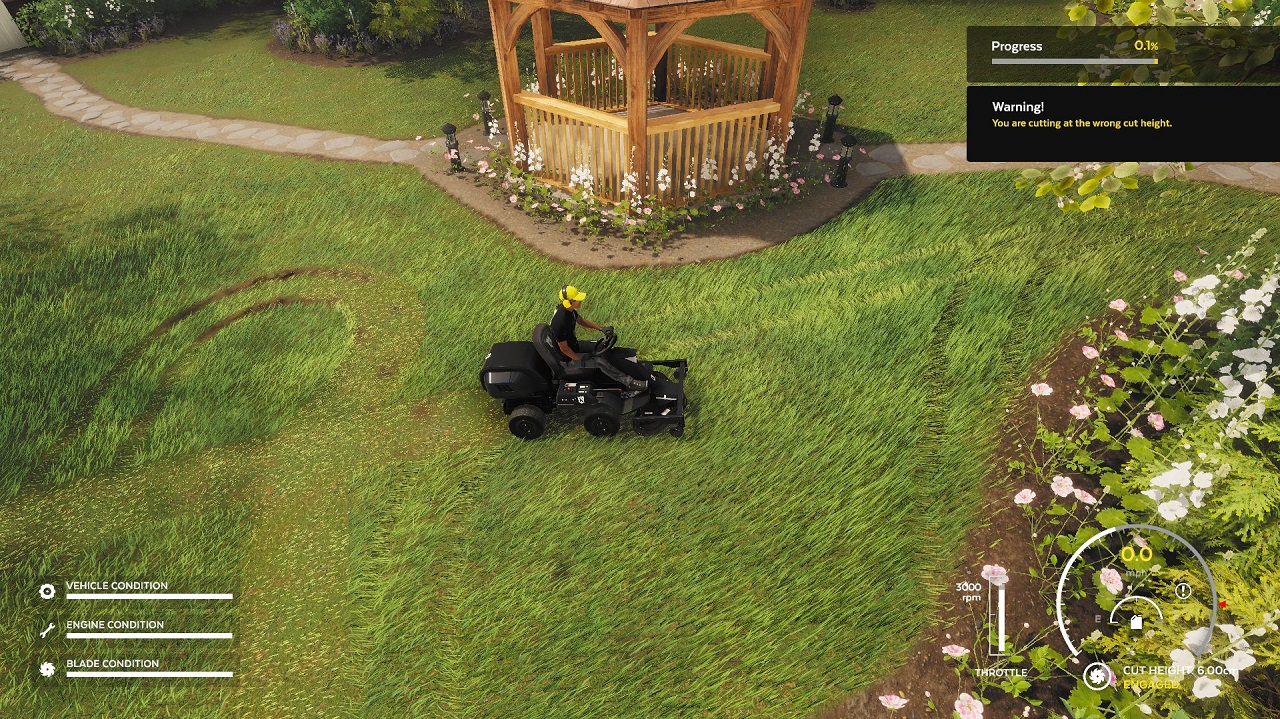The image size is (1280, 719).
Task: Click the Engine Condition wrench icon
Action: 47,630
